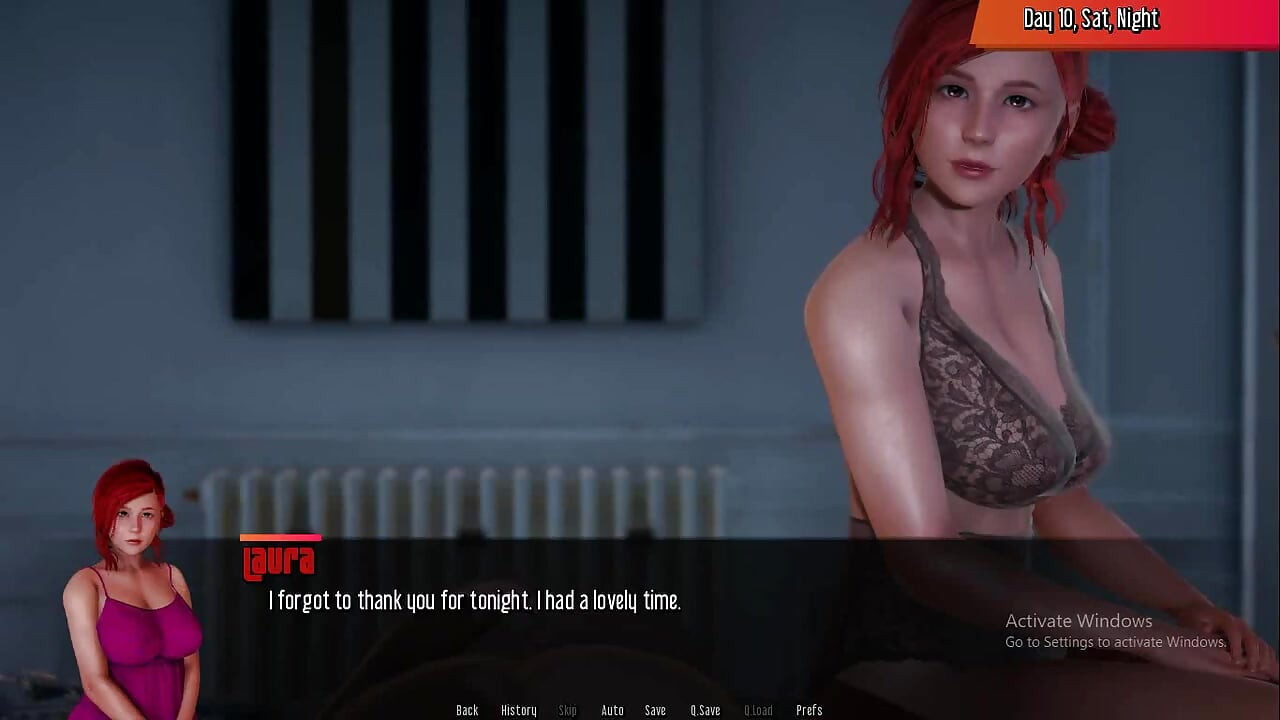Image resolution: width=1280 pixels, height=720 pixels.
Task: Open the Prefs settings menu
Action: [809, 710]
